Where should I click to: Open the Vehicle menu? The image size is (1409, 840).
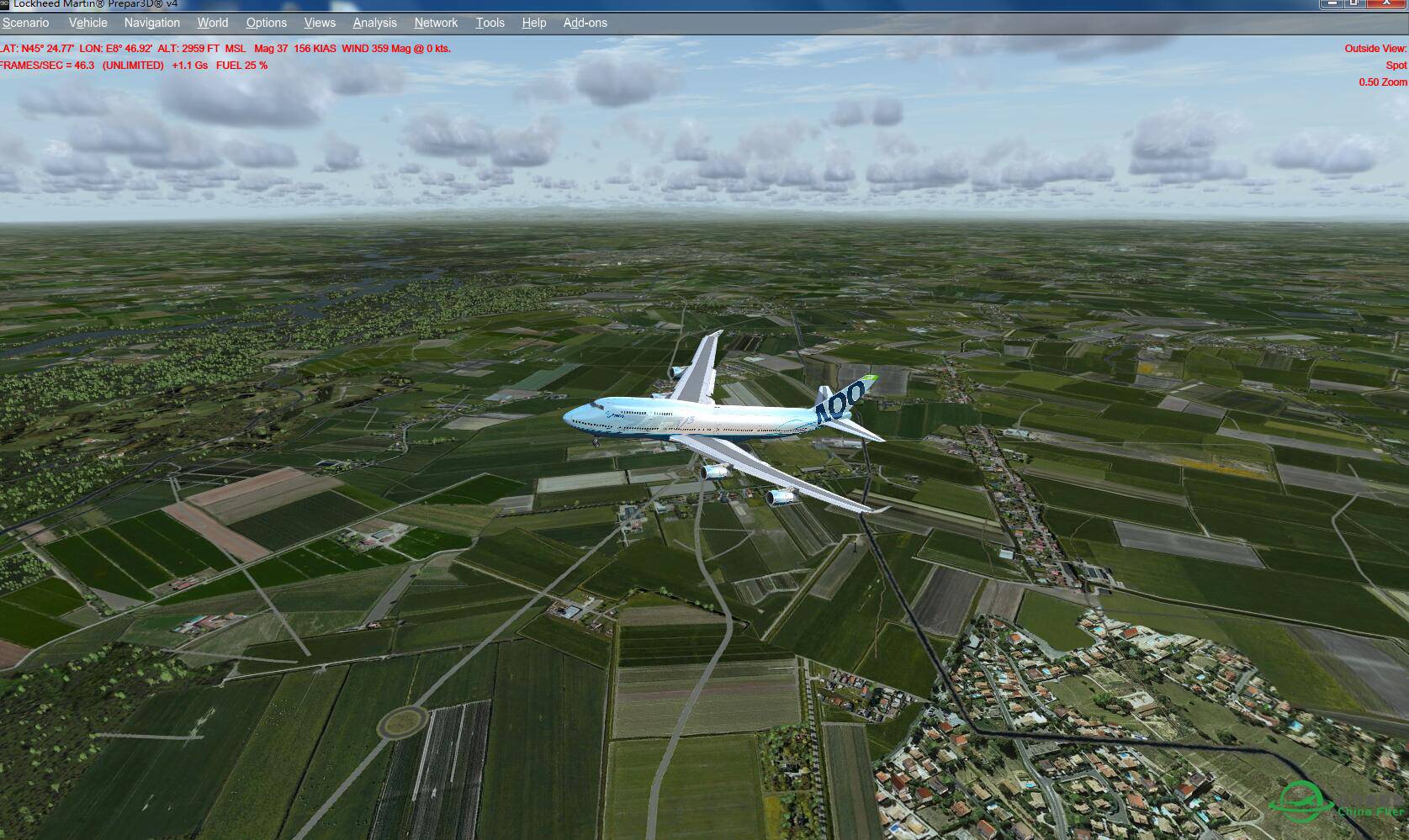coord(87,23)
